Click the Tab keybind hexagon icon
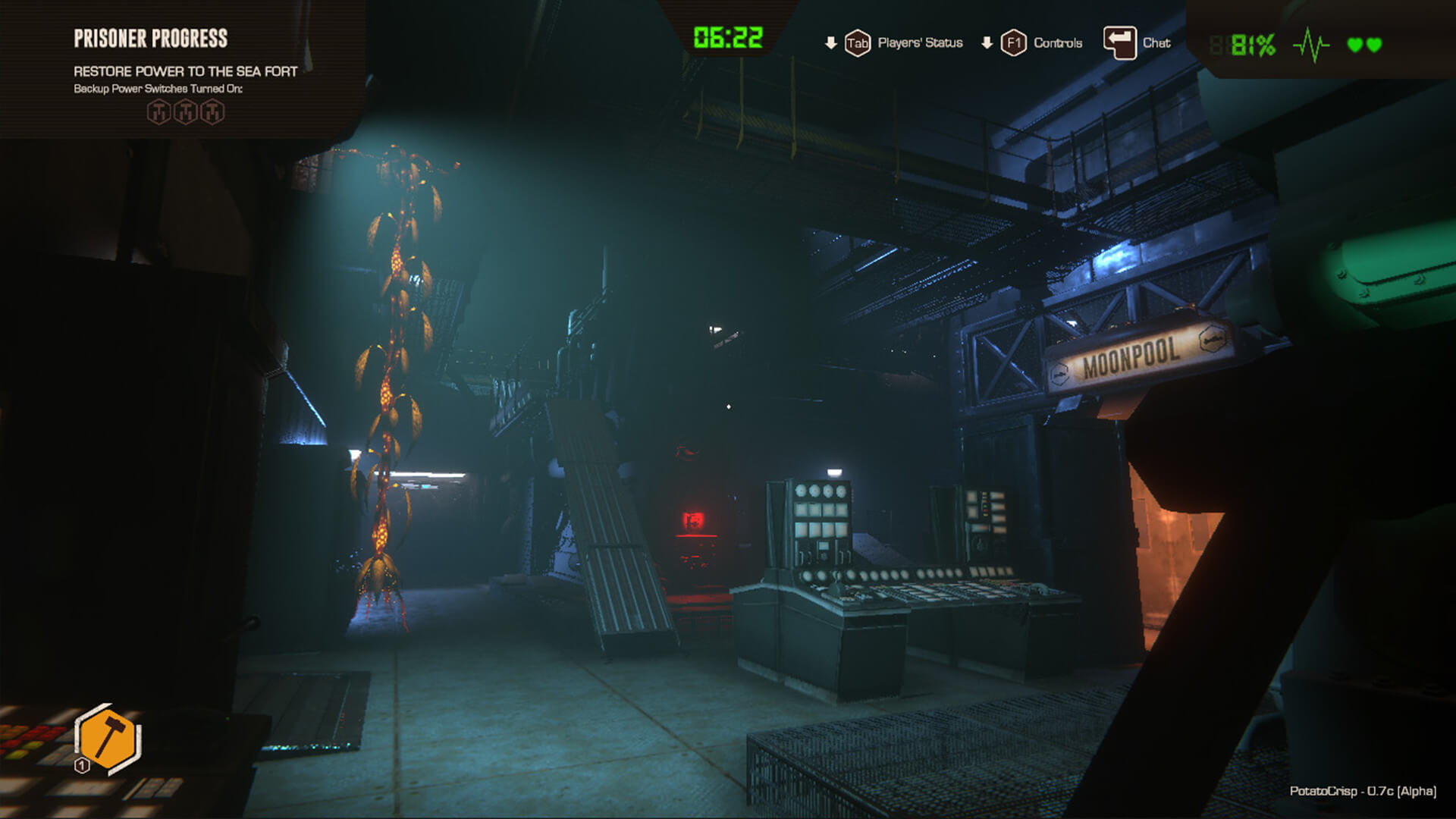The width and height of the screenshot is (1456, 819). coord(856,43)
